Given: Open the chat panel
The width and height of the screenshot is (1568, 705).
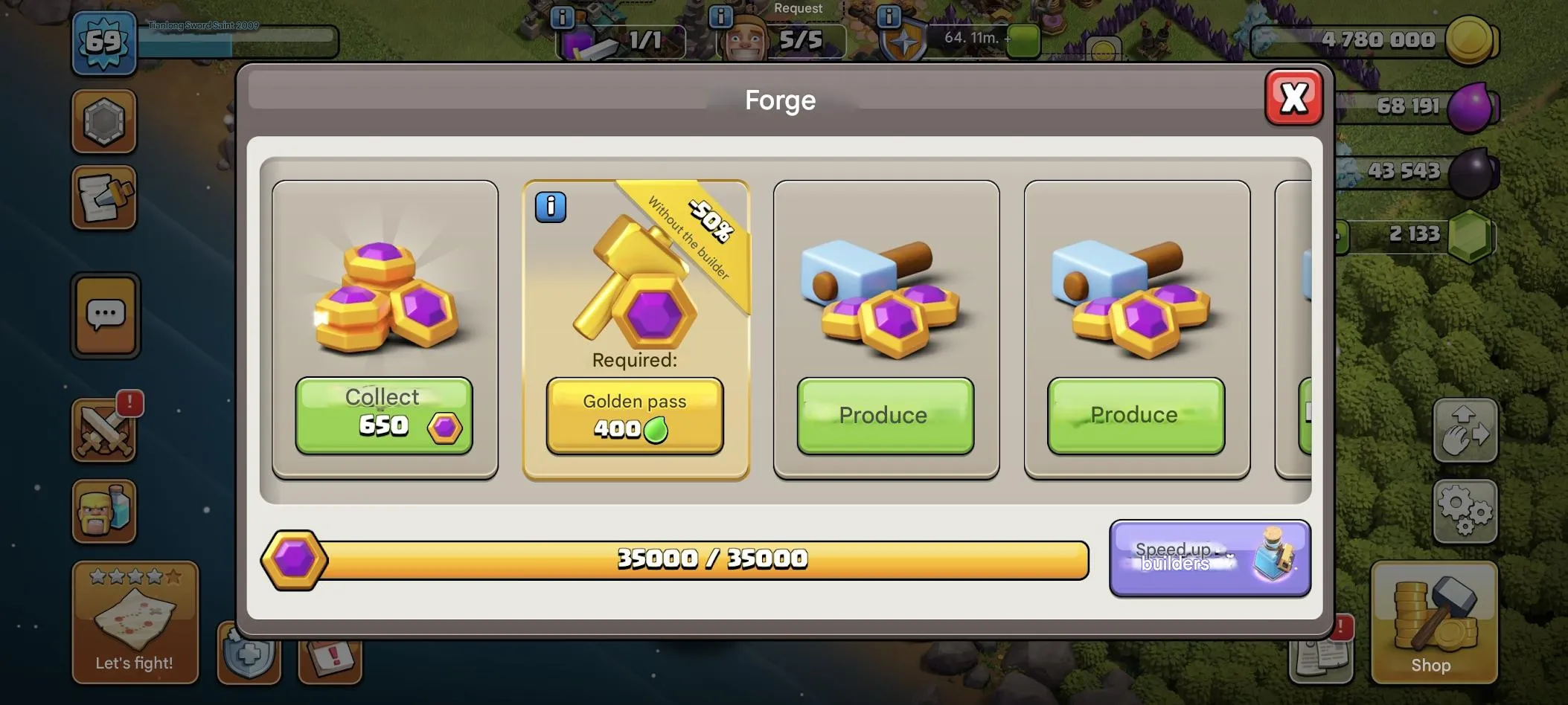Looking at the screenshot, I should [x=104, y=315].
